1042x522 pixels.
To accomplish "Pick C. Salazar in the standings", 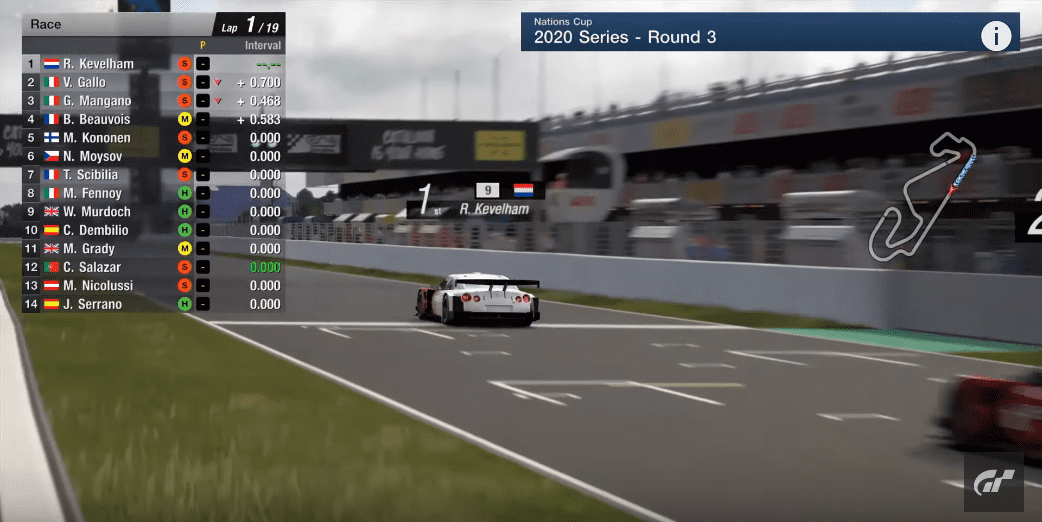I will [92, 267].
